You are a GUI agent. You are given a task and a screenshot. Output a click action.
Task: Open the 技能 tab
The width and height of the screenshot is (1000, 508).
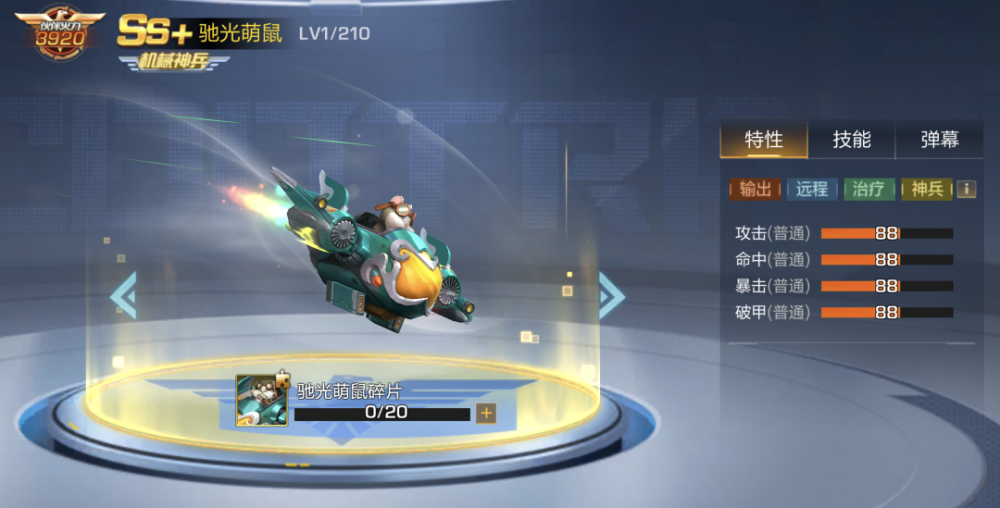pyautogui.click(x=851, y=140)
